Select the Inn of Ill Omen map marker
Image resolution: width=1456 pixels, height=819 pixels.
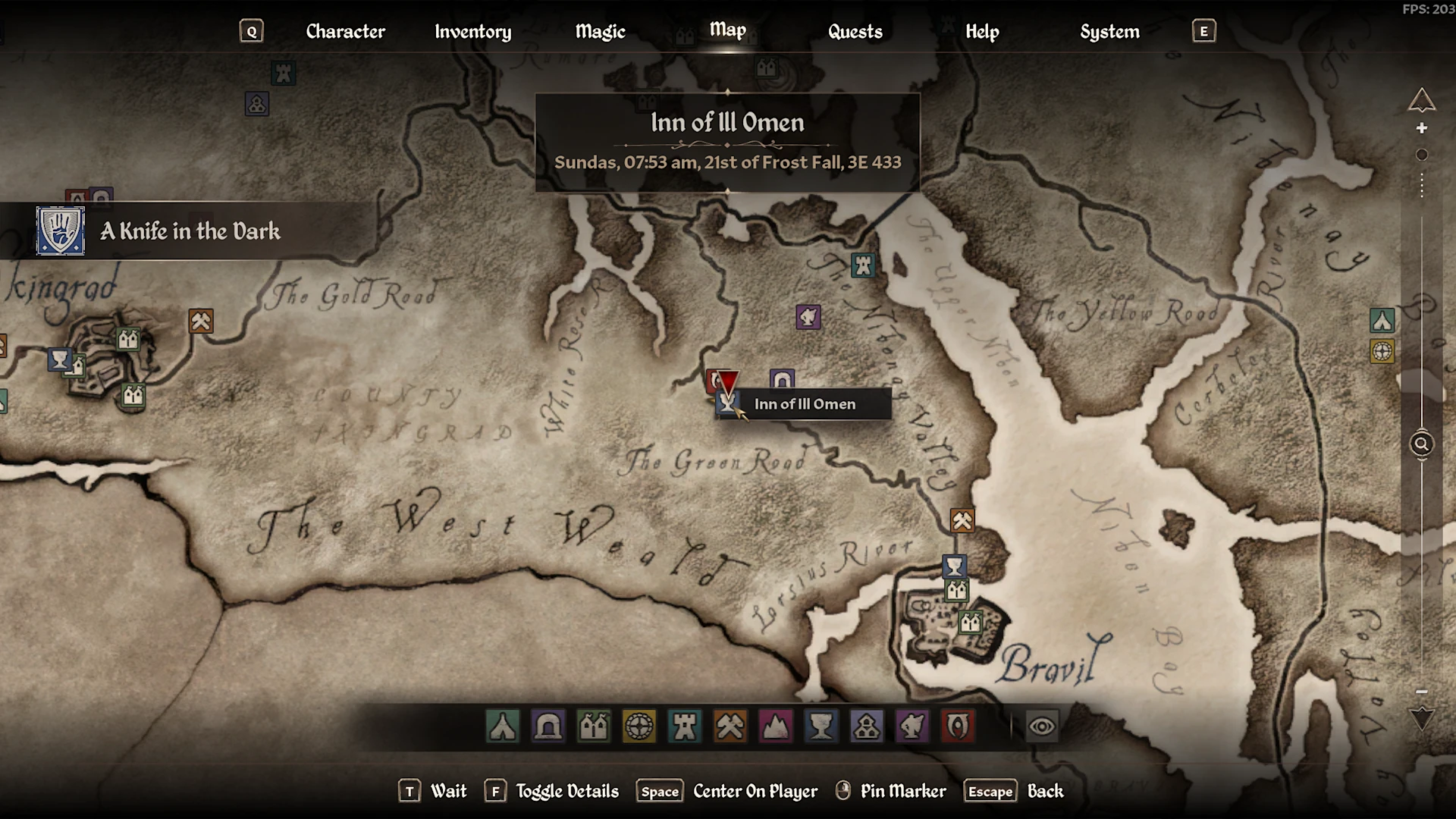(727, 403)
